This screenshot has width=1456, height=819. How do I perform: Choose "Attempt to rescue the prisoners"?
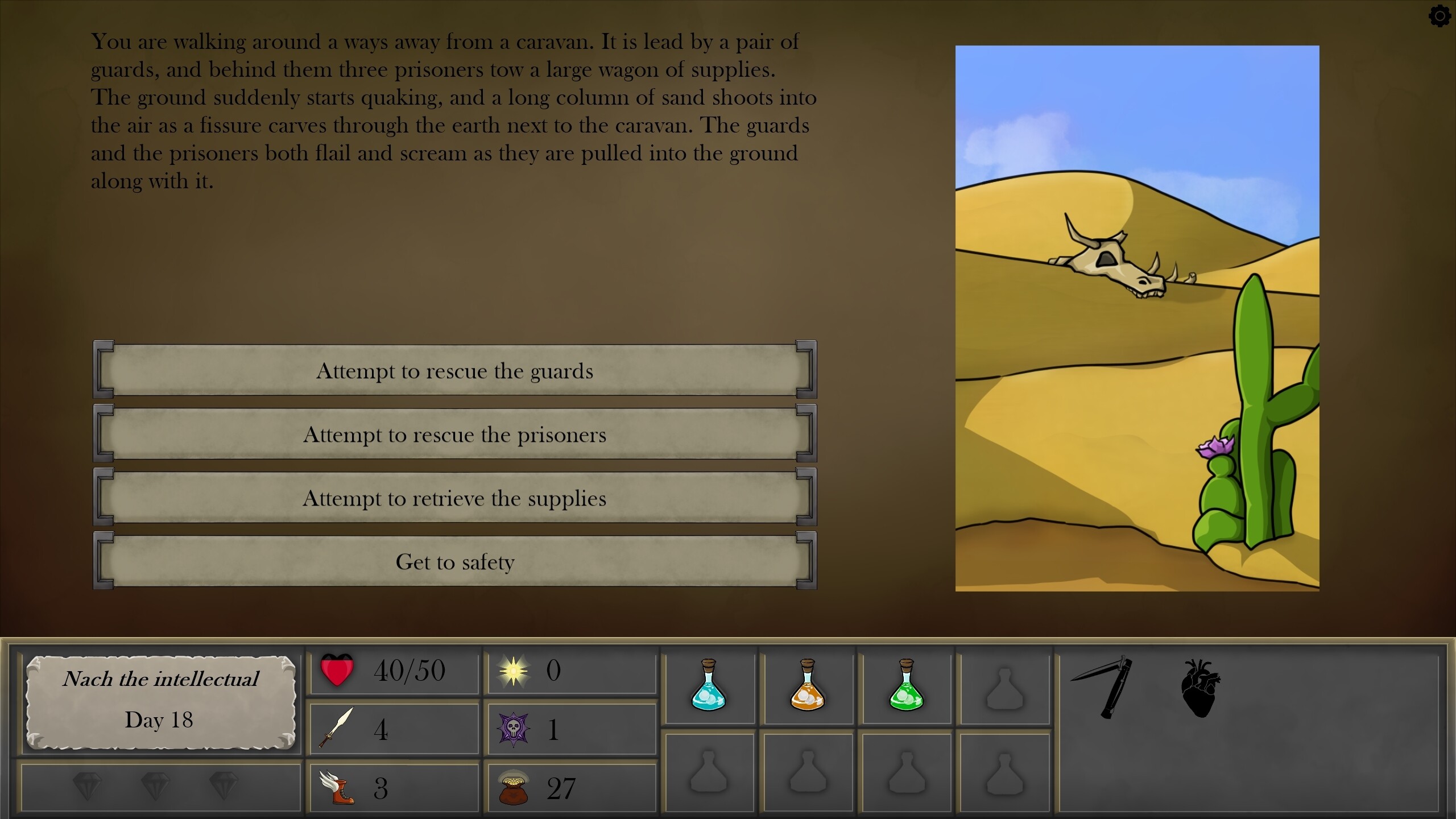coord(455,435)
